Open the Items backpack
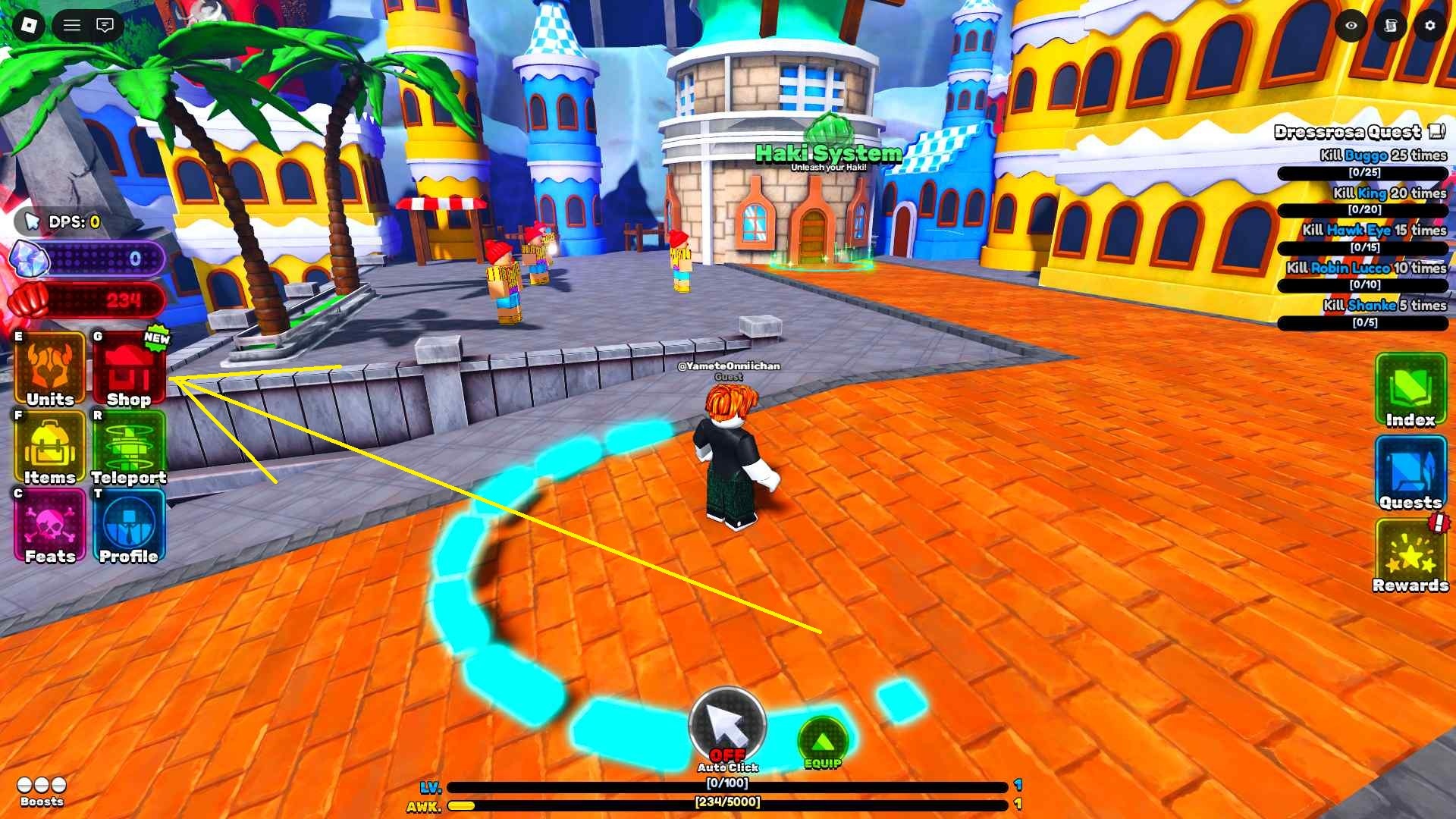This screenshot has width=1456, height=819. click(x=50, y=449)
